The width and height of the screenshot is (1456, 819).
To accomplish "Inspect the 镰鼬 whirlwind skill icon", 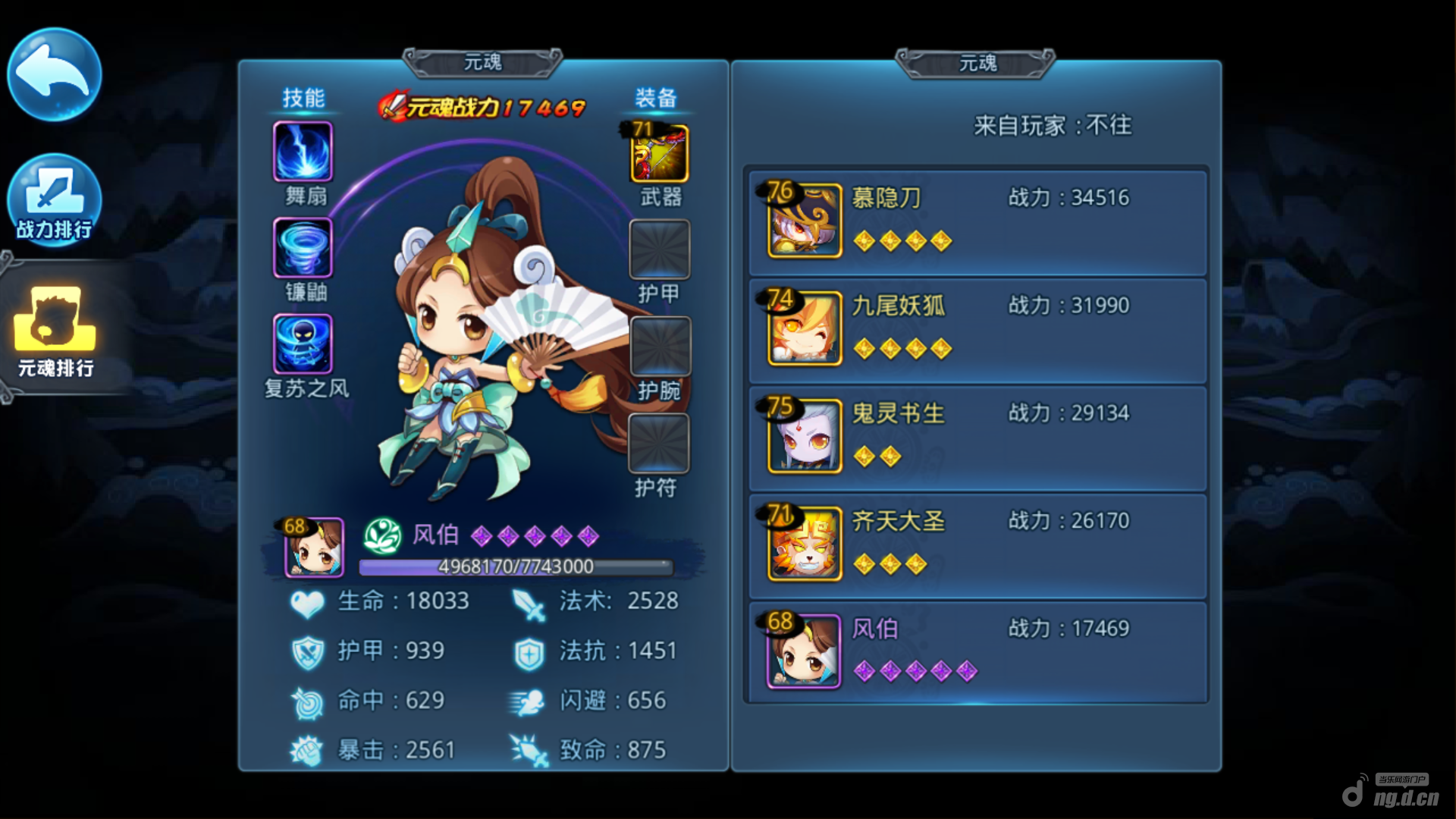I will pyautogui.click(x=303, y=248).
